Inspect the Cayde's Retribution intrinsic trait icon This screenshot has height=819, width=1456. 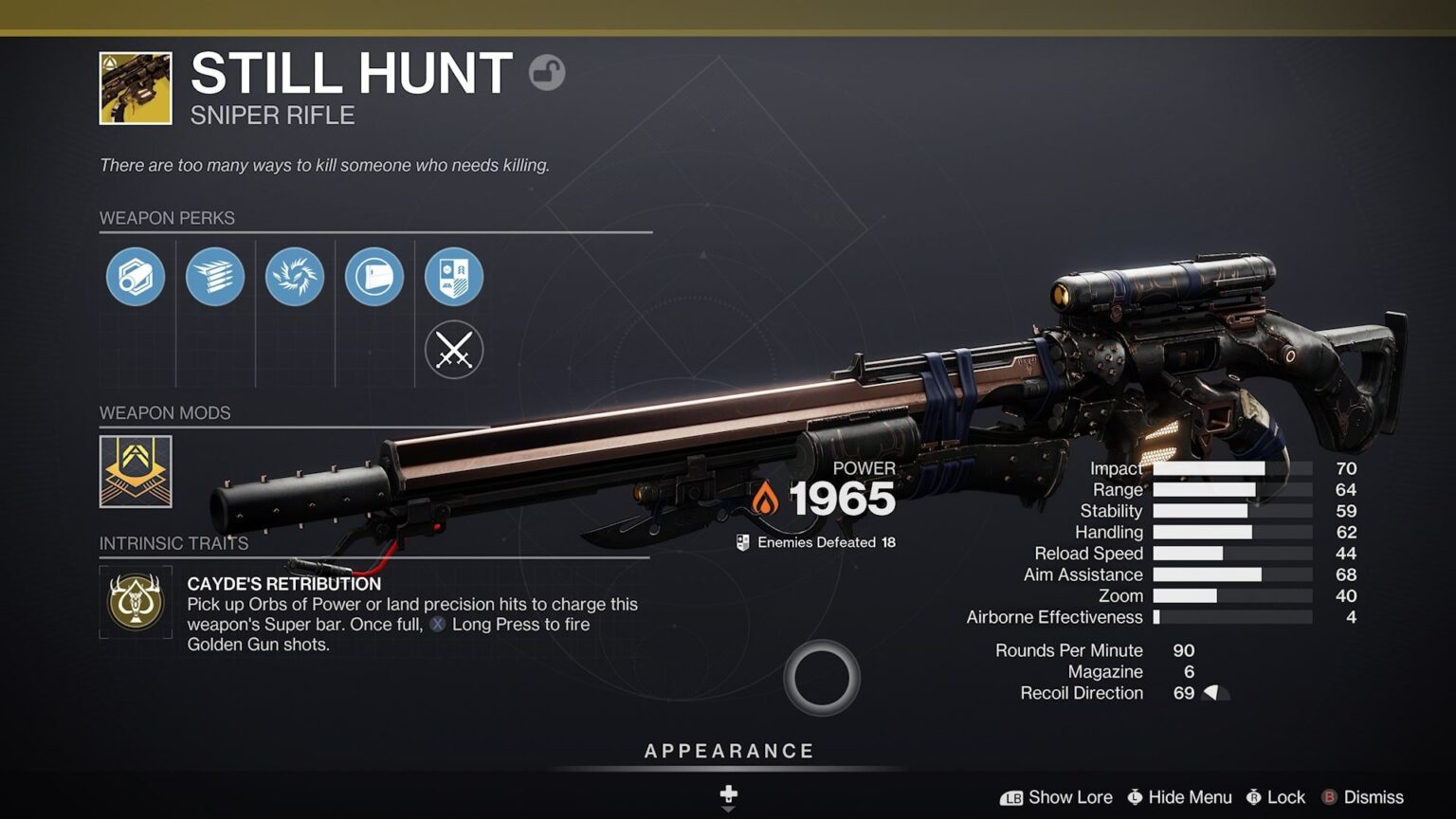[x=136, y=602]
